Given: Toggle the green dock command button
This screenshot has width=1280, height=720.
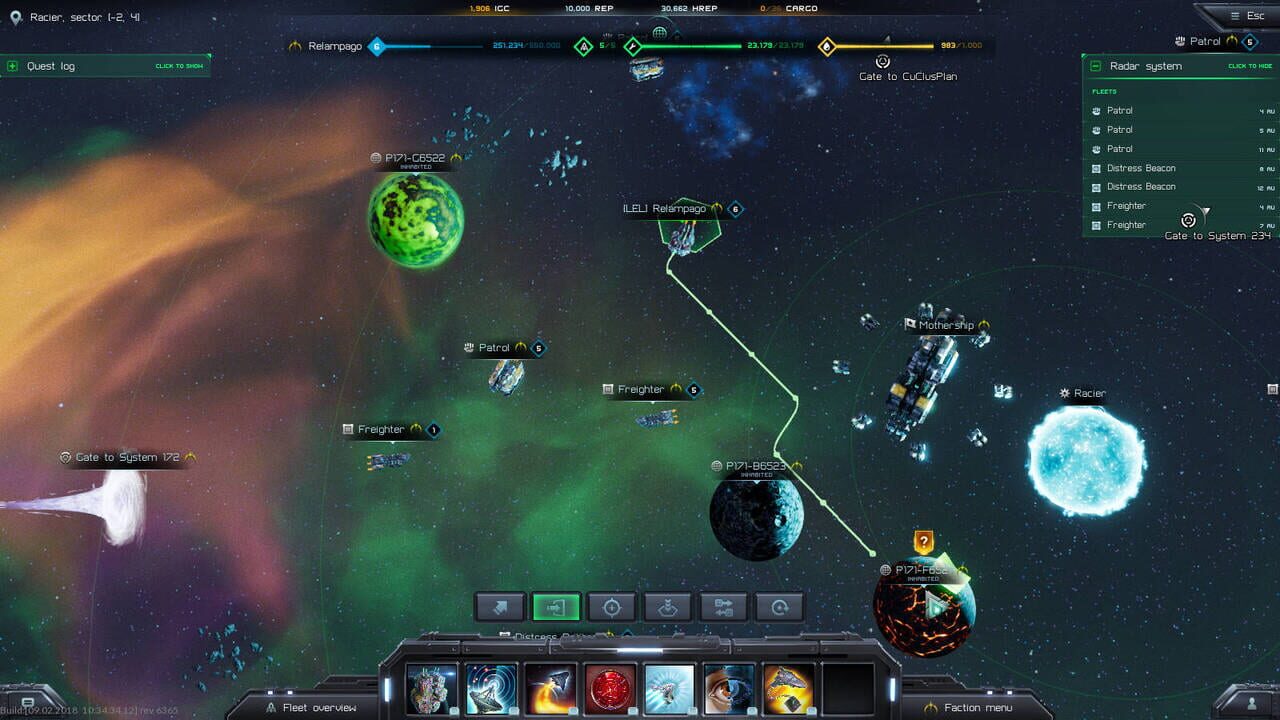Looking at the screenshot, I should 557,607.
